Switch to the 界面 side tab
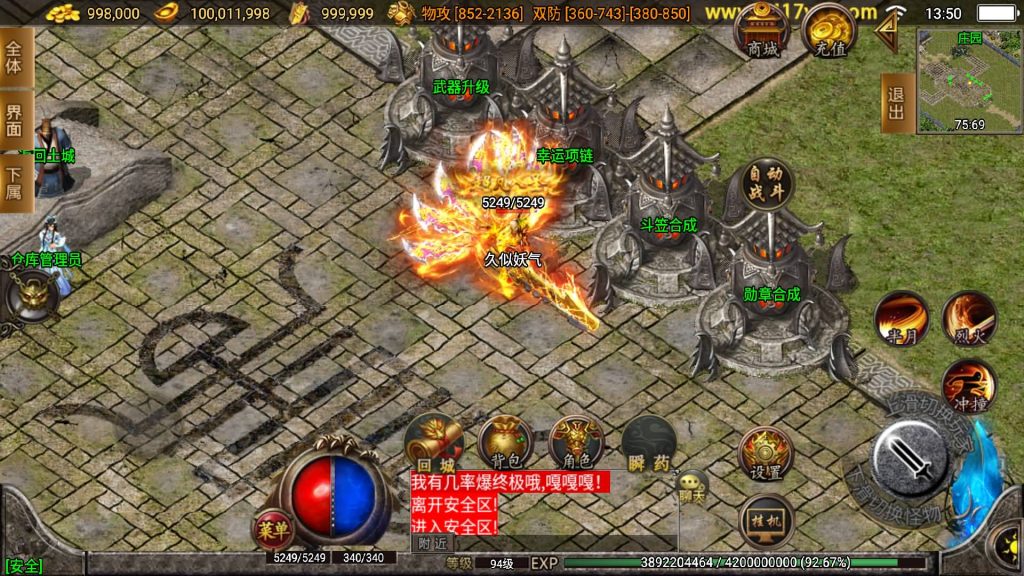1024x576 pixels. coord(14,120)
